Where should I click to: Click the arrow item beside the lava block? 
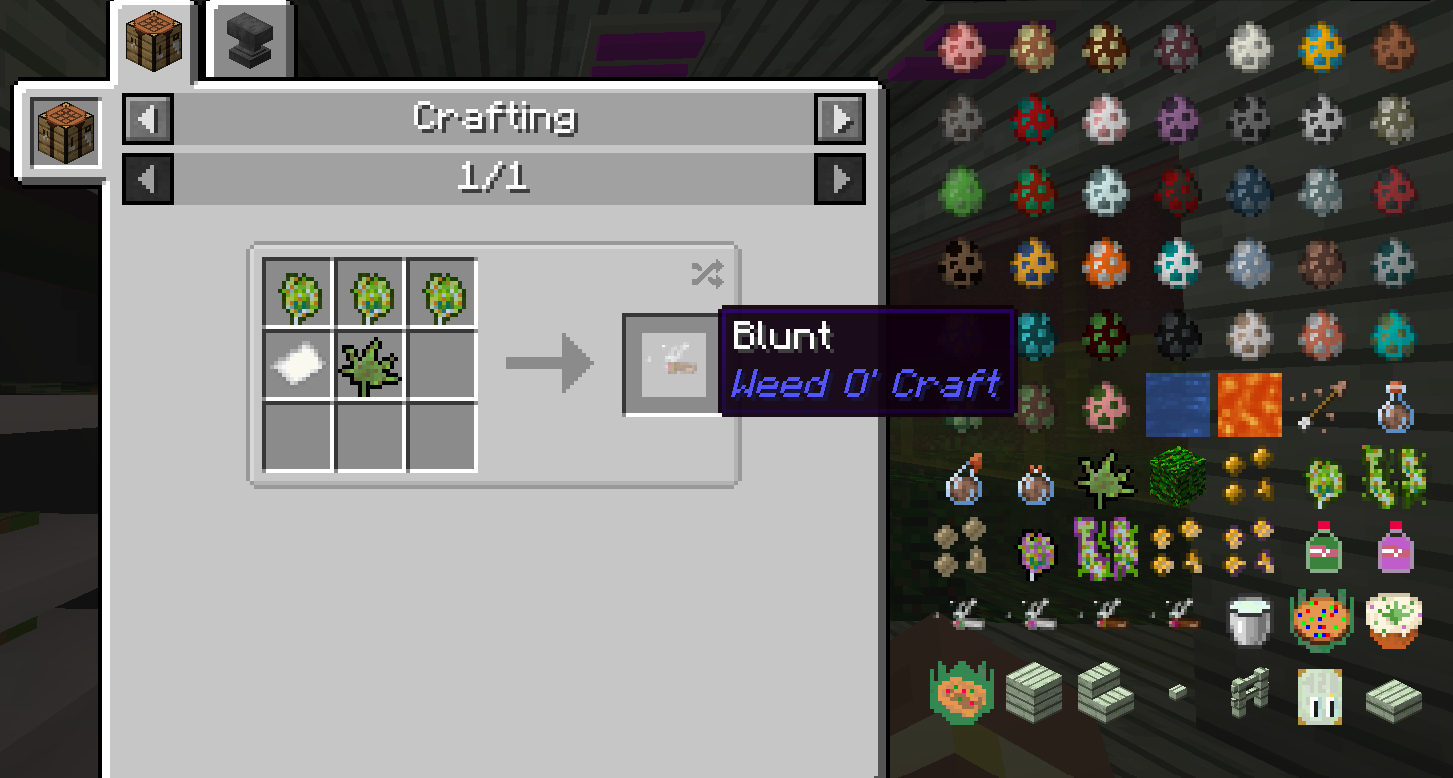click(1321, 405)
